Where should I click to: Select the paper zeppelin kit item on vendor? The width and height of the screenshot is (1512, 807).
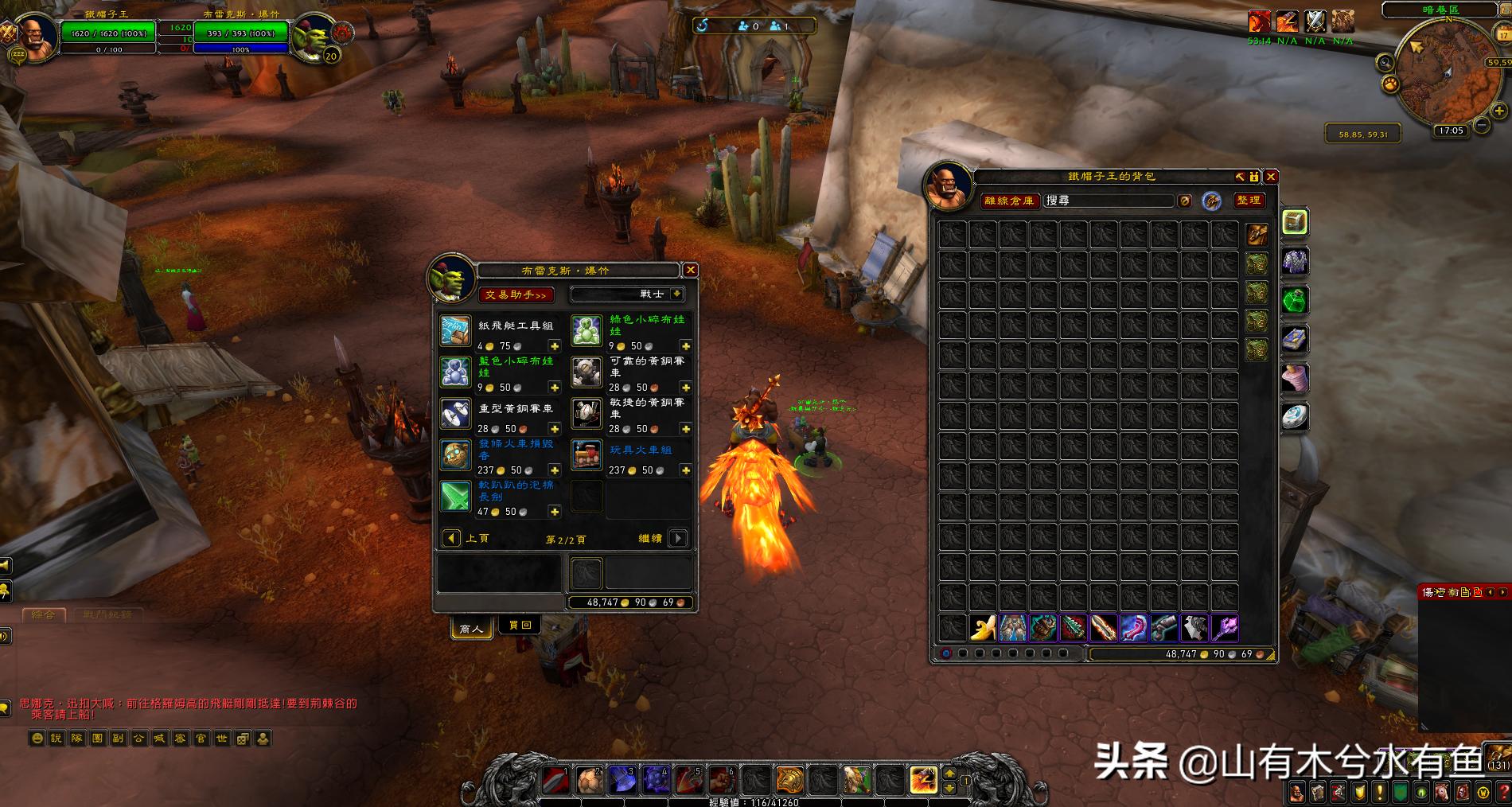[454, 329]
